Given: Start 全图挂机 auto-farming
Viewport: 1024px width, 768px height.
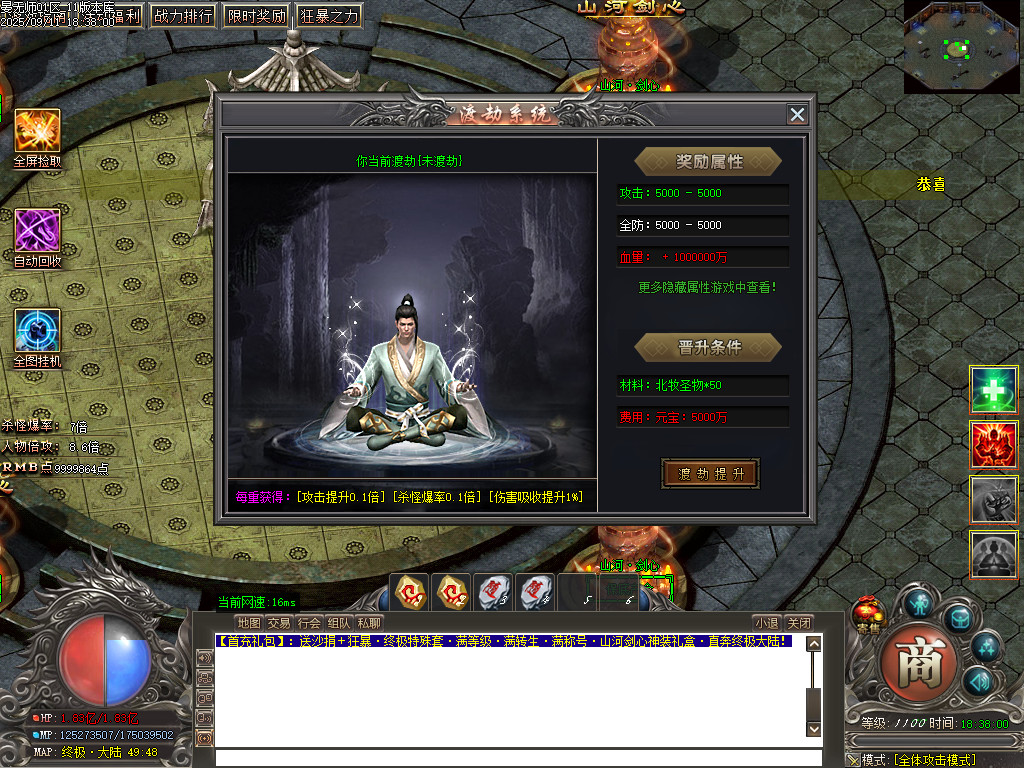Looking at the screenshot, I should [37, 331].
